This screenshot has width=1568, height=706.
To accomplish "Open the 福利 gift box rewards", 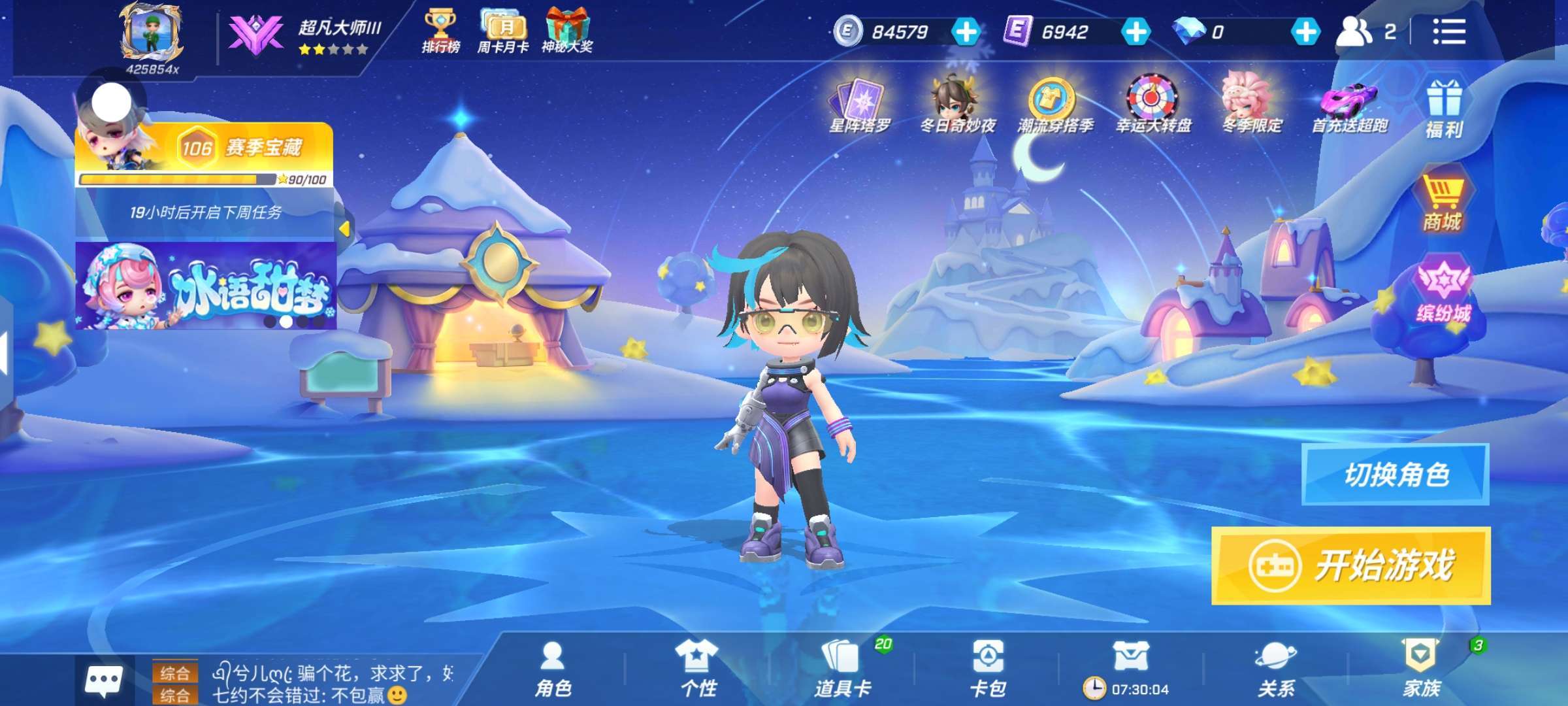I will (1443, 109).
